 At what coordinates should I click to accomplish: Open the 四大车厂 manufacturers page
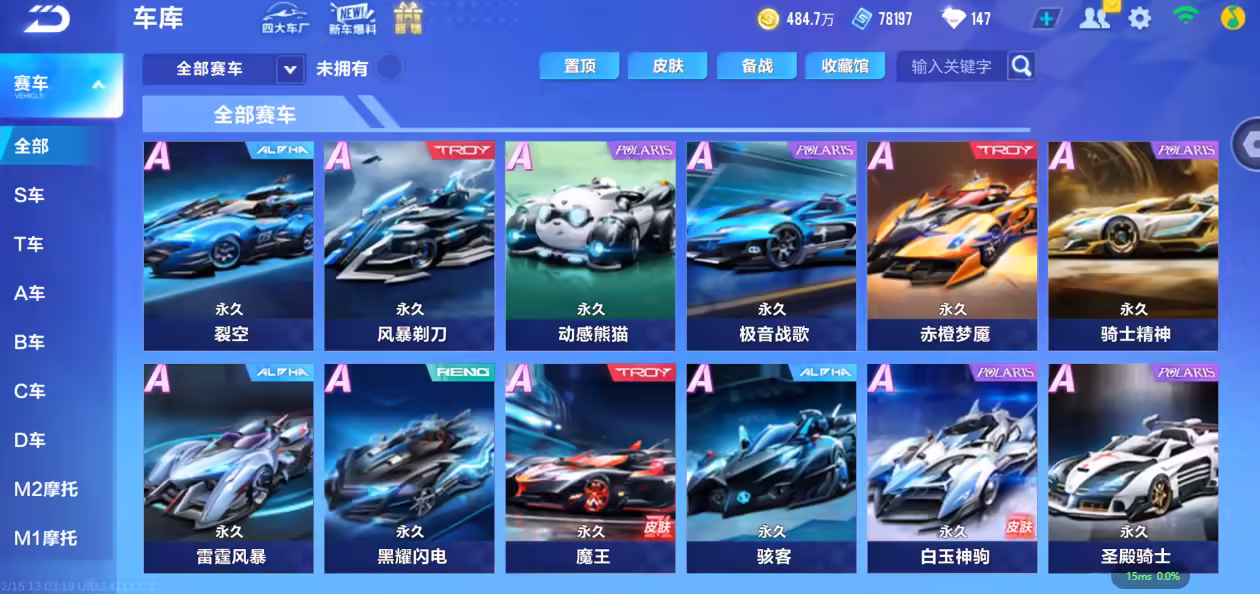point(286,18)
